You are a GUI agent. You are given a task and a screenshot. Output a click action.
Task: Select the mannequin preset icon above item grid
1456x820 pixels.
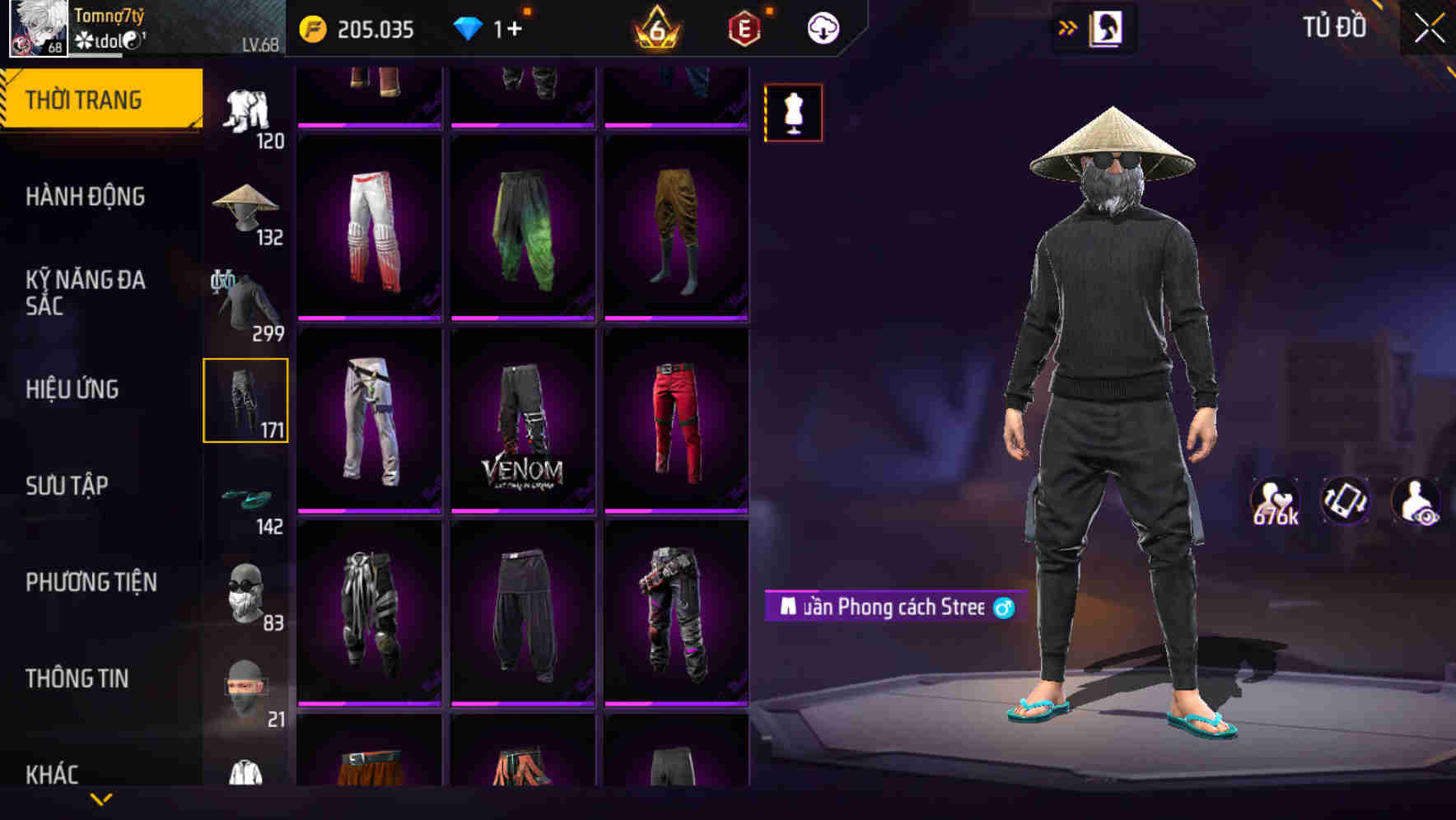(793, 113)
